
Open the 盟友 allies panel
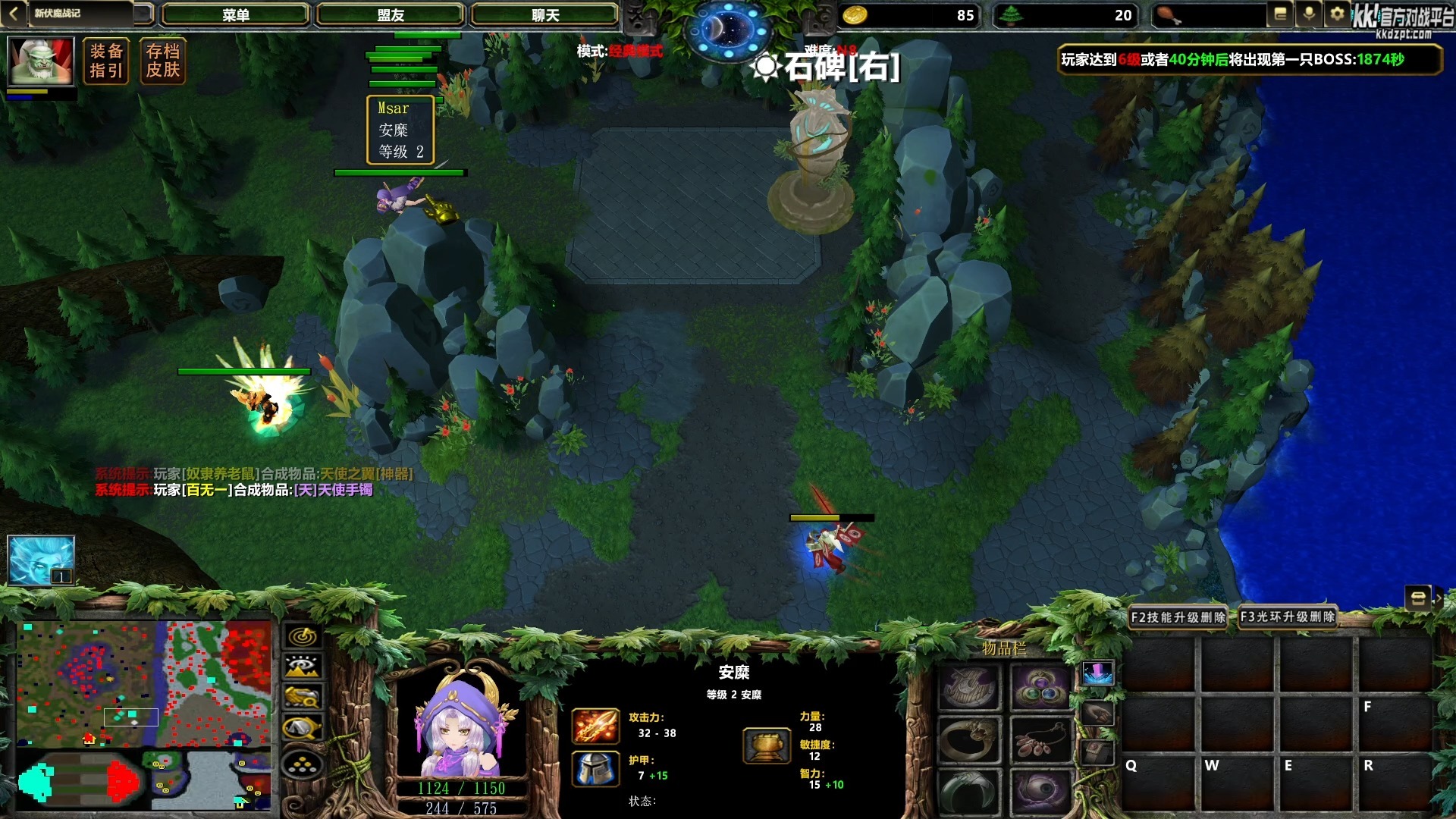391,14
